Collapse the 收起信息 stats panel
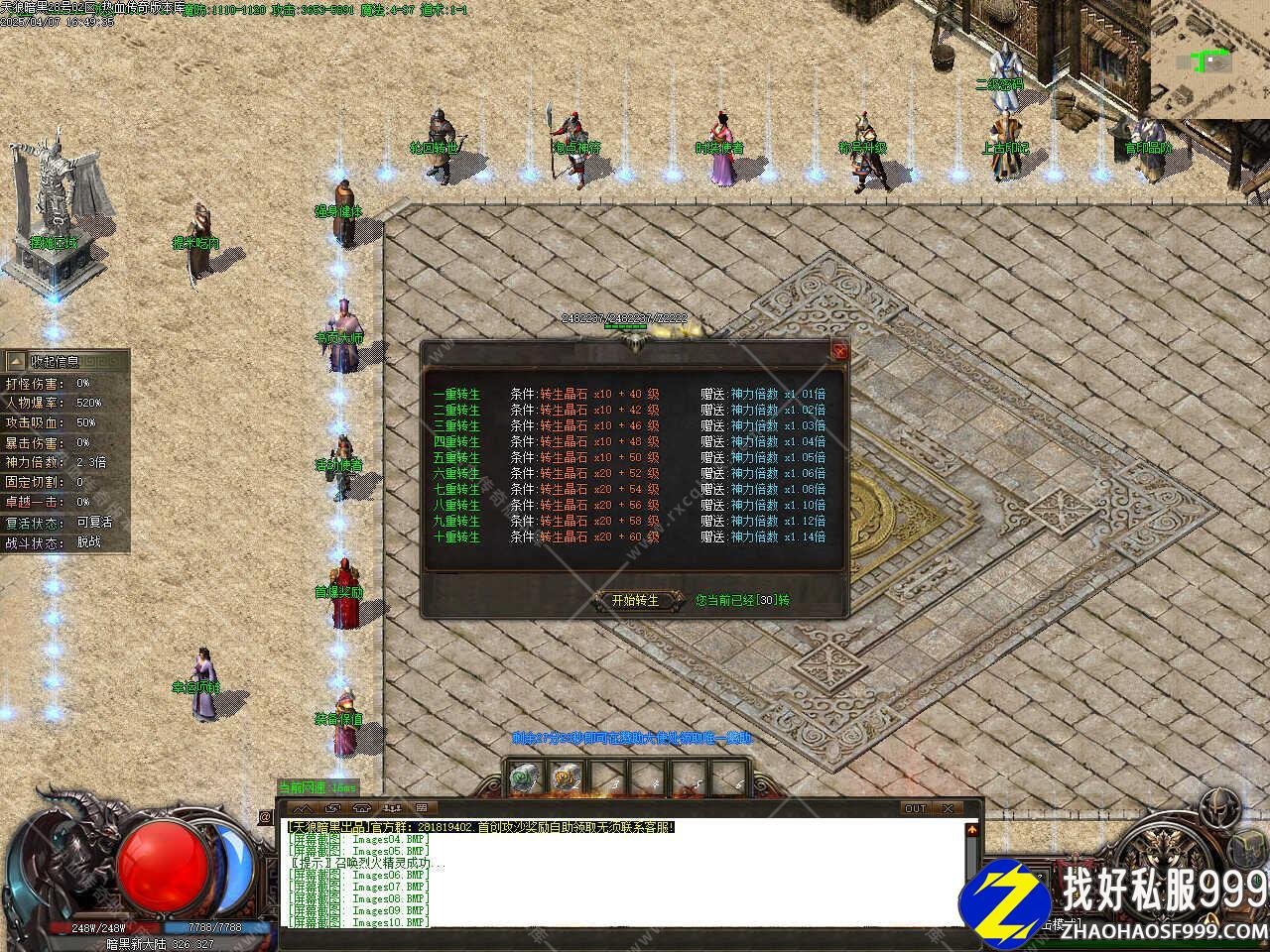Screen dimensions: 1270x952 click(x=17, y=362)
